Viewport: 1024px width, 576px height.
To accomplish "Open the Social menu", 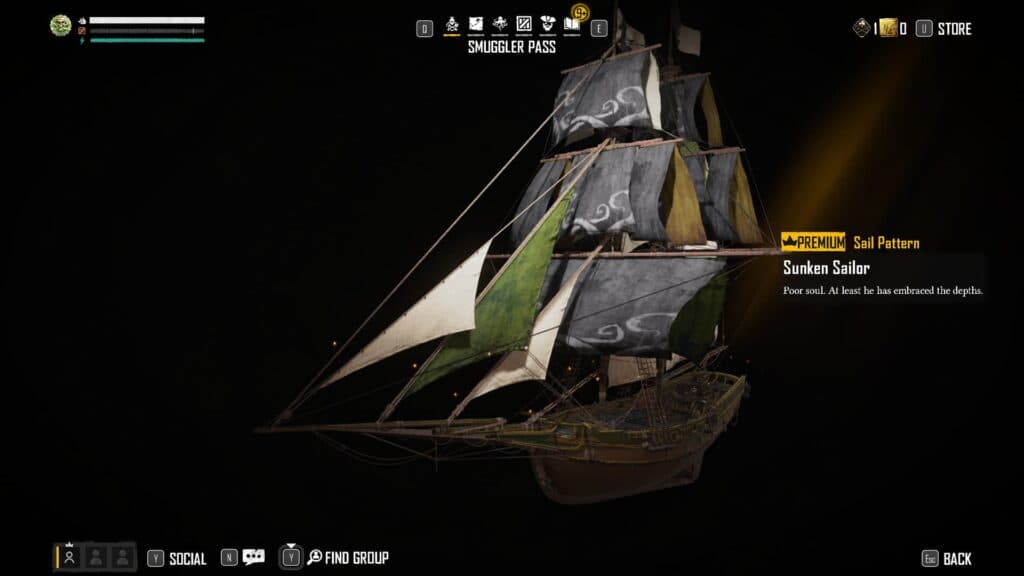I will (x=187, y=558).
